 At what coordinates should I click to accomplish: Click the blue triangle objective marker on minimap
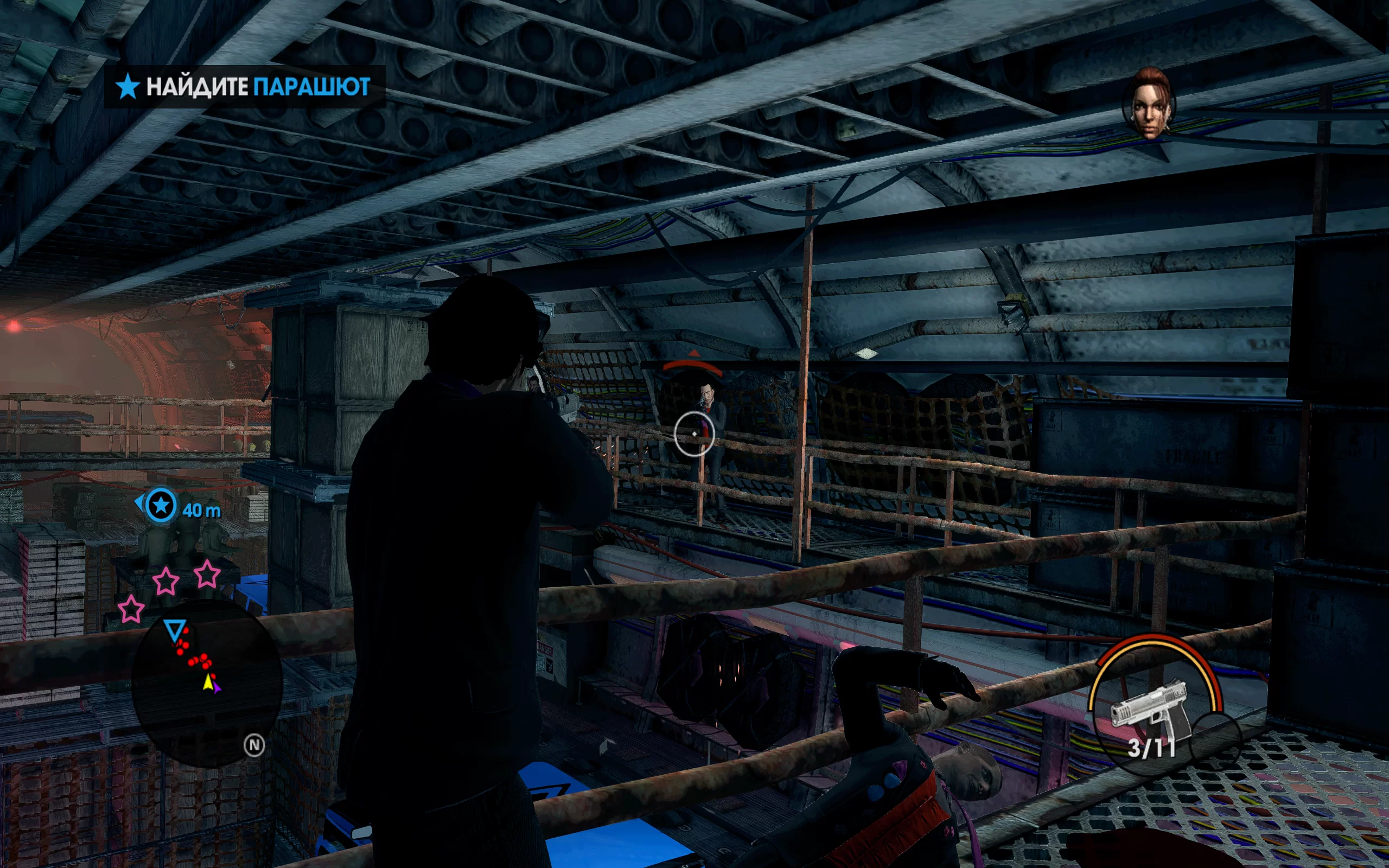click(x=175, y=629)
